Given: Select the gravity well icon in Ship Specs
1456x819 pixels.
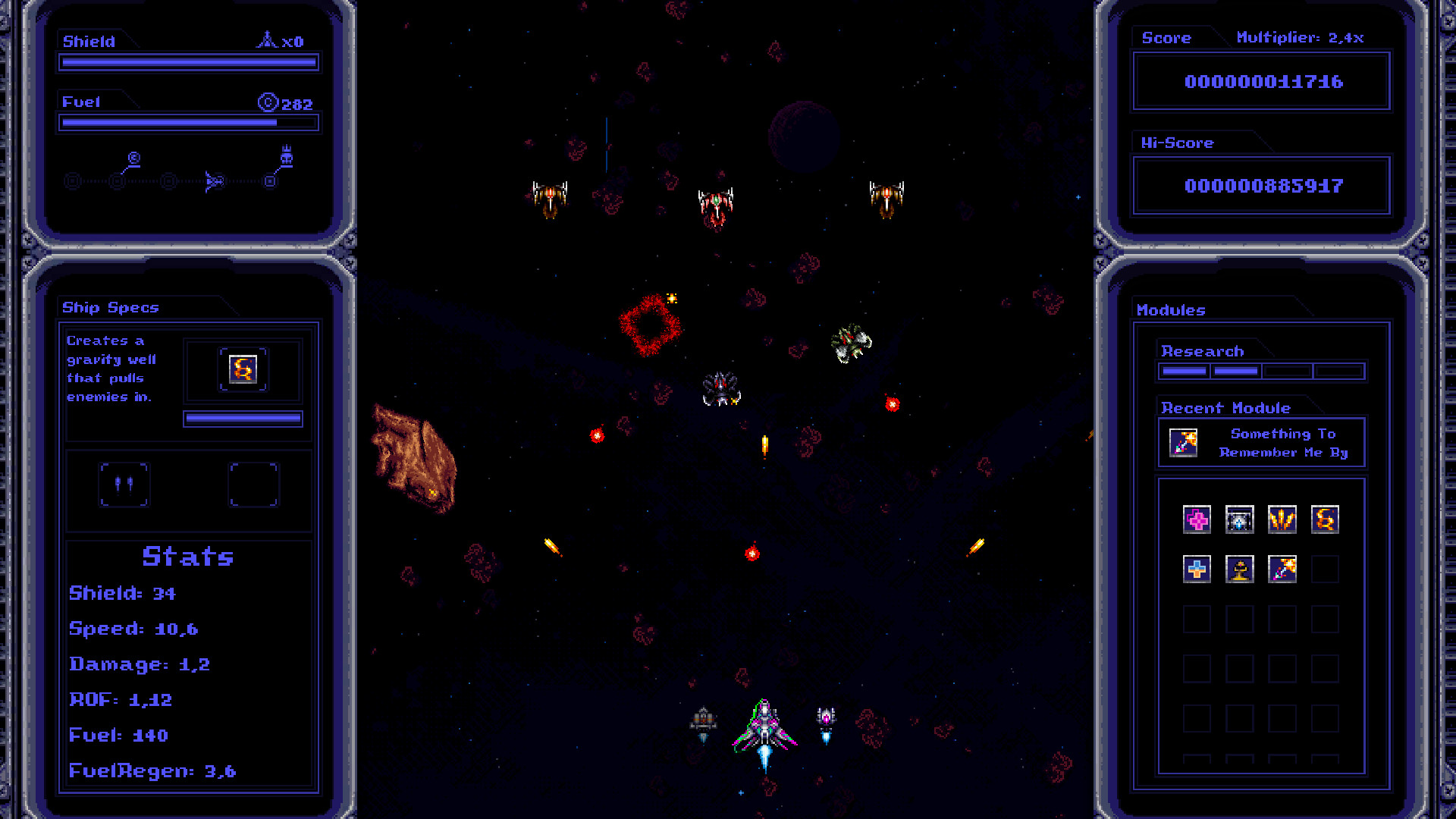Looking at the screenshot, I should coord(242,370).
